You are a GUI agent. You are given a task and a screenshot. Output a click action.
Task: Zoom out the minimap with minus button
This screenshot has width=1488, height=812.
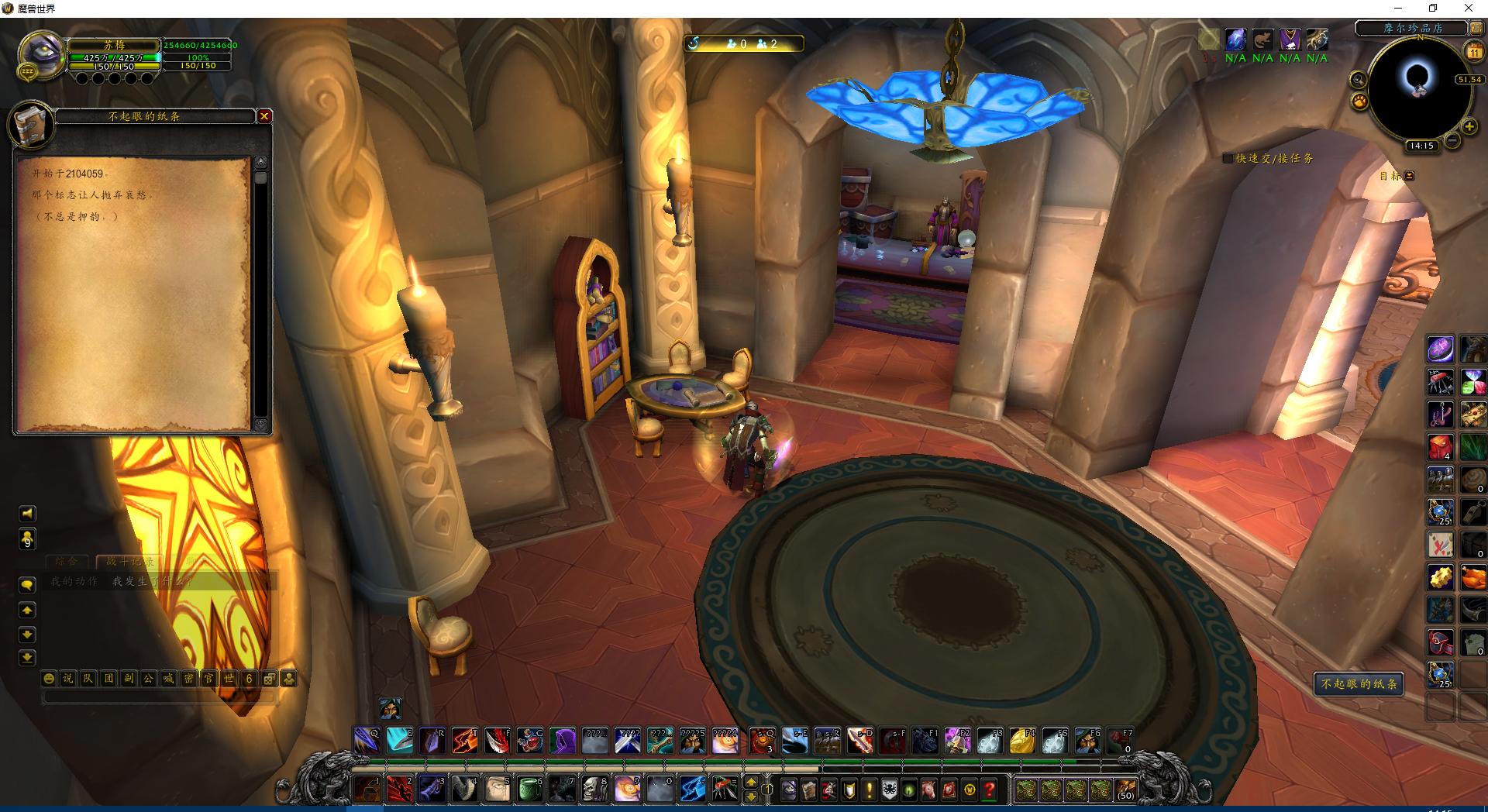(x=1452, y=140)
